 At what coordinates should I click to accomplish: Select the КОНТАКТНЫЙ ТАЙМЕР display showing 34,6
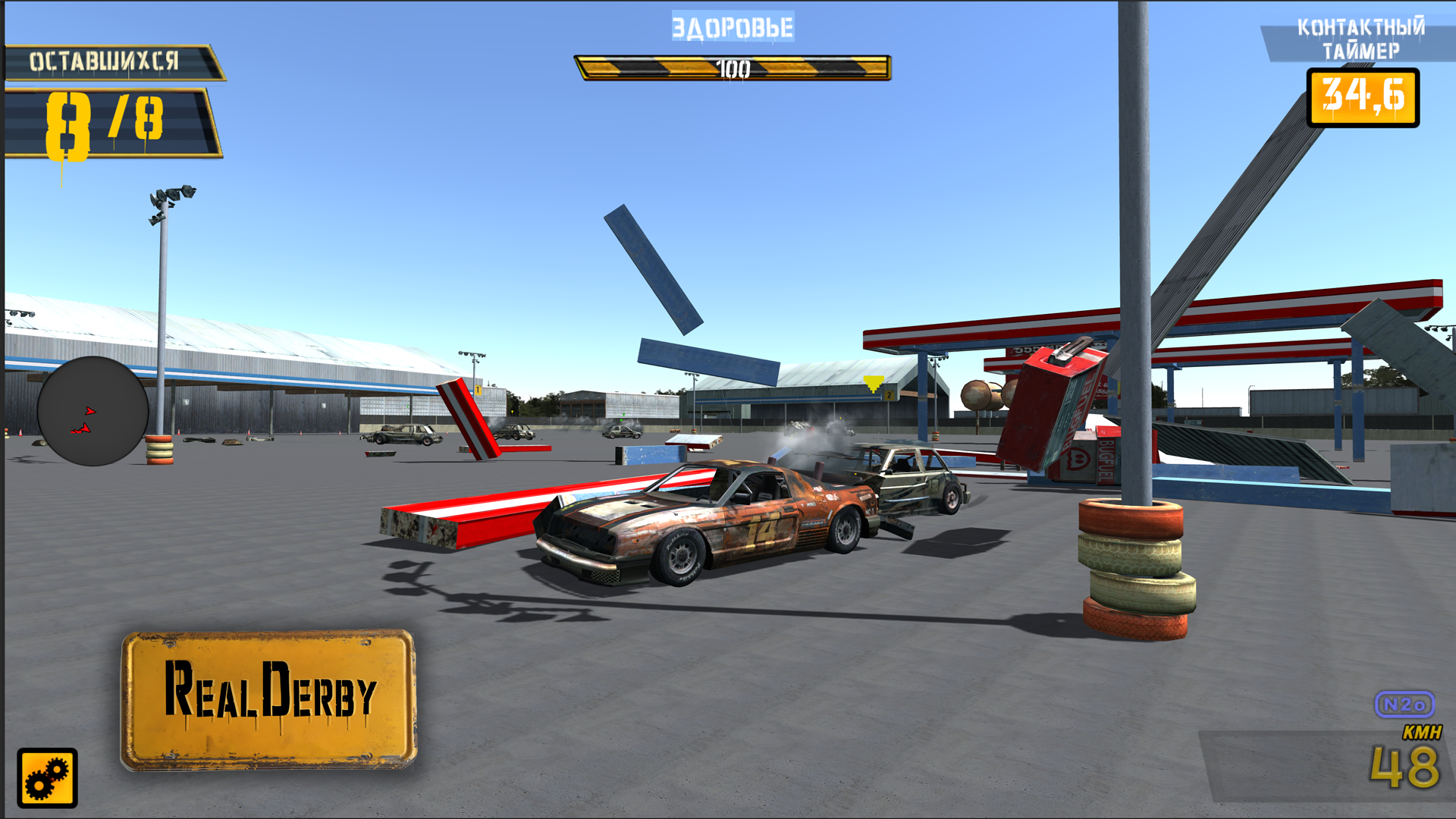coord(1363,99)
